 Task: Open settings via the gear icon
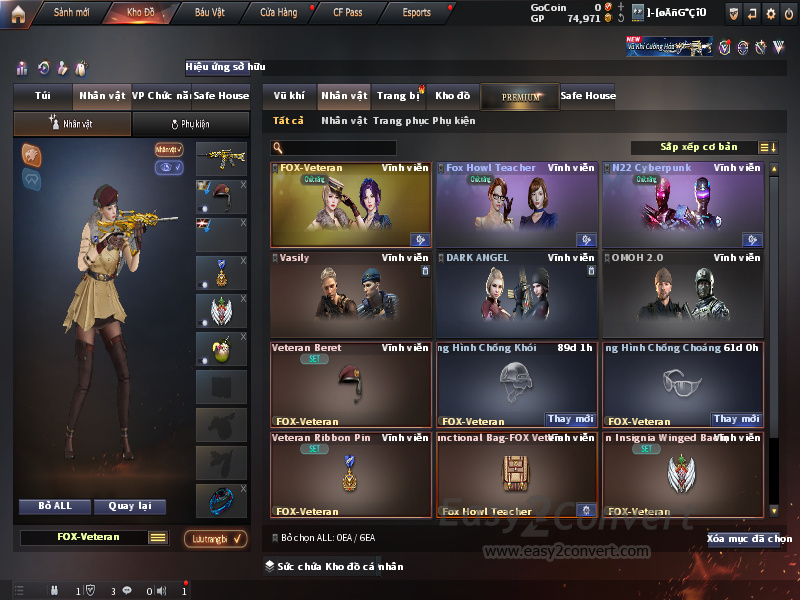click(770, 13)
